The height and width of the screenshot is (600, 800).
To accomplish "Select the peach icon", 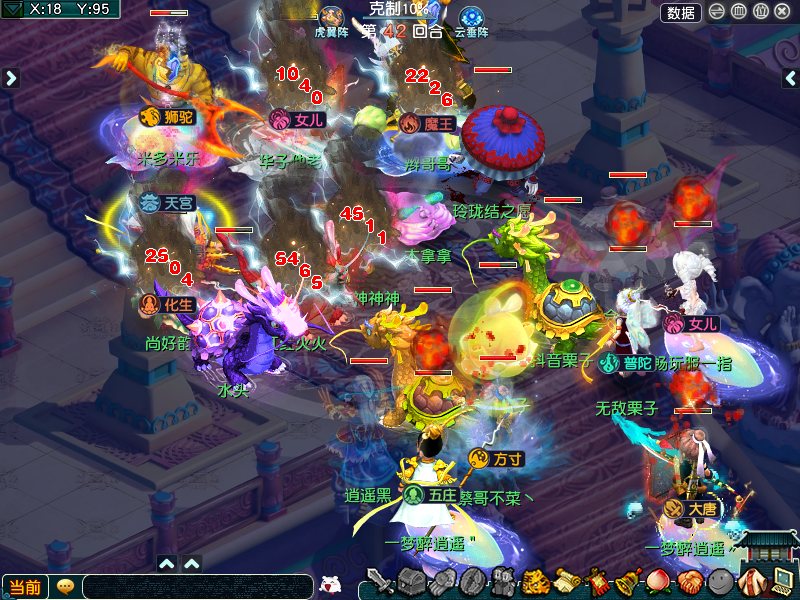I will point(658,581).
